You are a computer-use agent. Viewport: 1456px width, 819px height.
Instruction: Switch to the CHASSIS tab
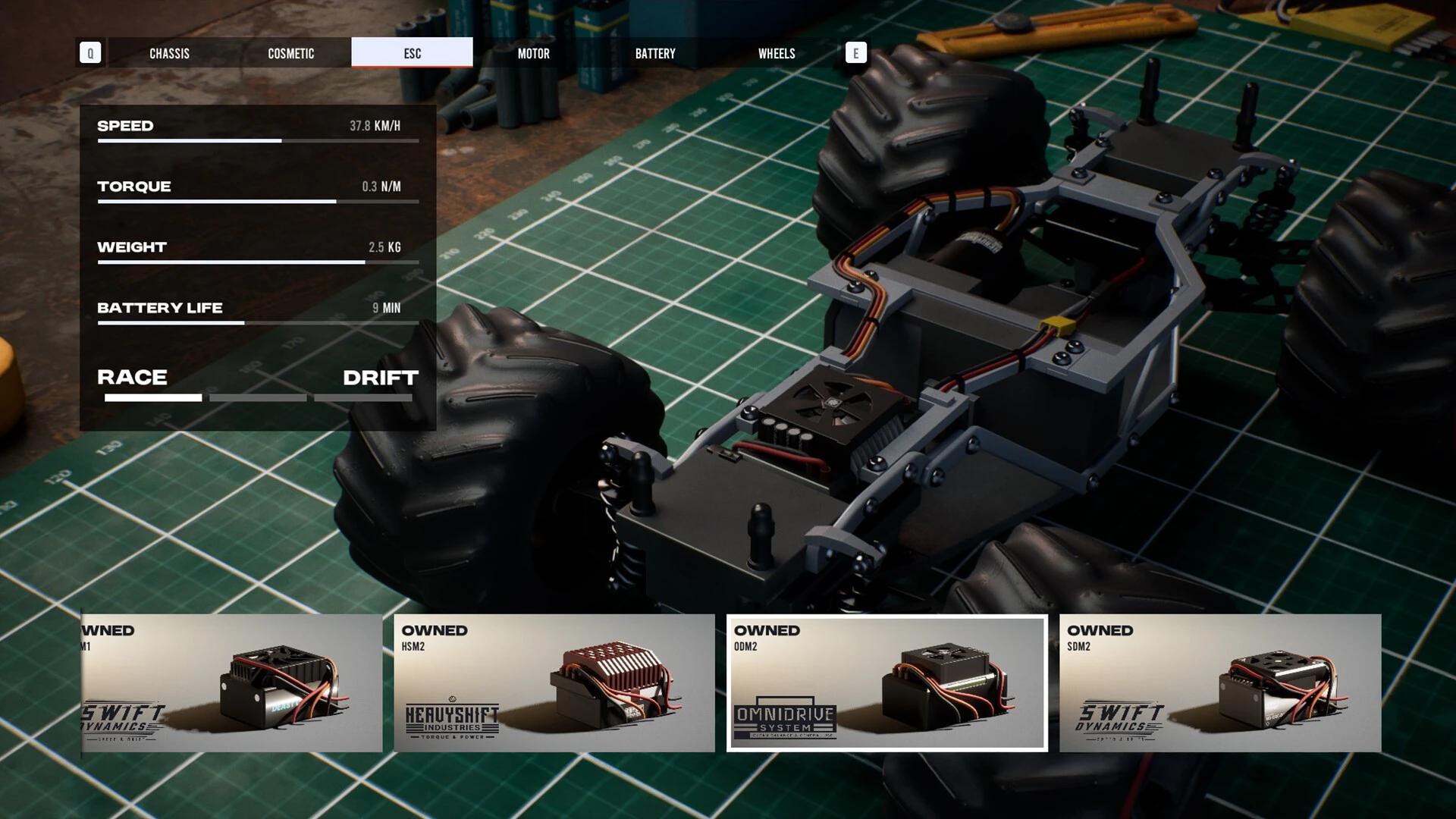[x=169, y=53]
